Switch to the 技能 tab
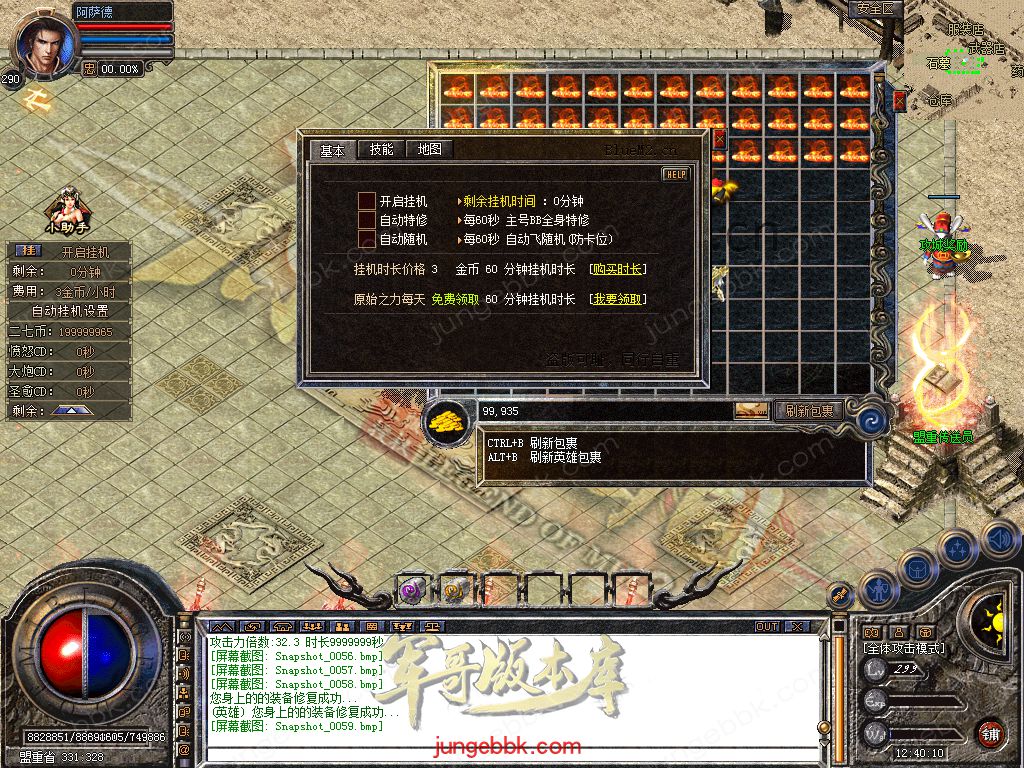The width and height of the screenshot is (1024, 768). [381, 150]
